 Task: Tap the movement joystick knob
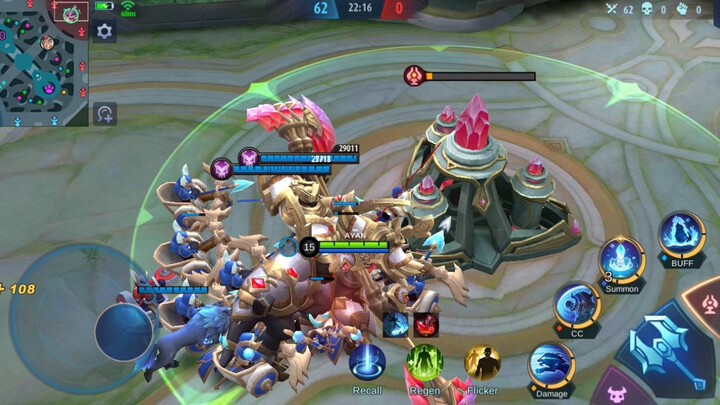[x=124, y=329]
